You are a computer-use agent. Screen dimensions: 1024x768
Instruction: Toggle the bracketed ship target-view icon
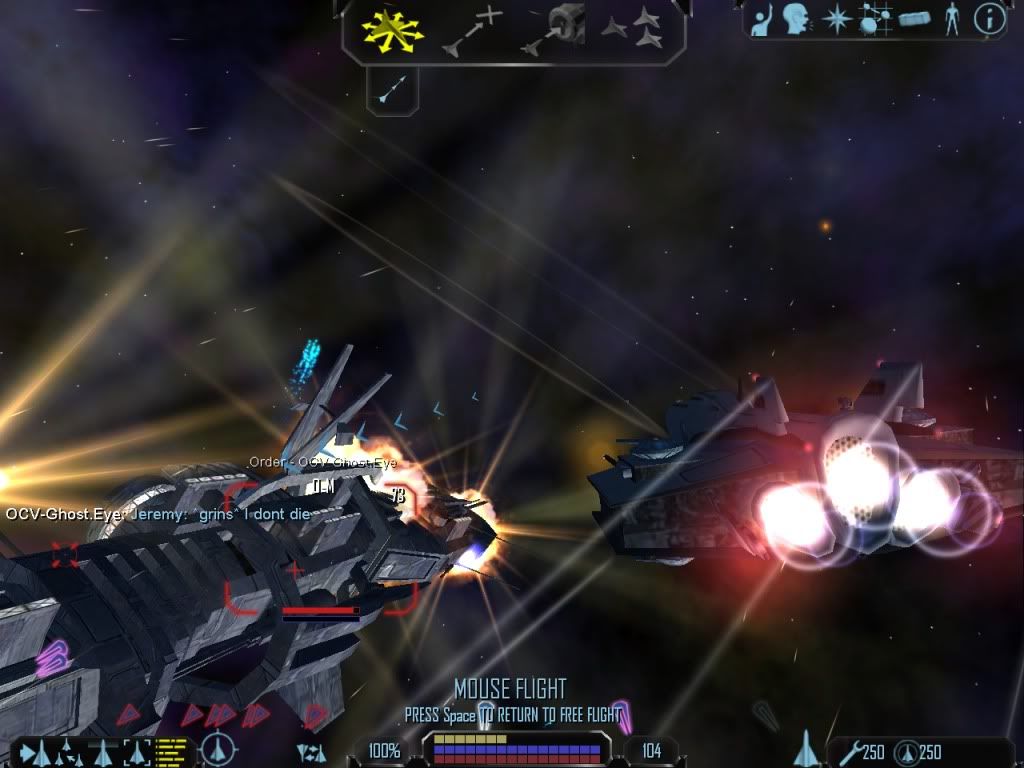[136, 751]
